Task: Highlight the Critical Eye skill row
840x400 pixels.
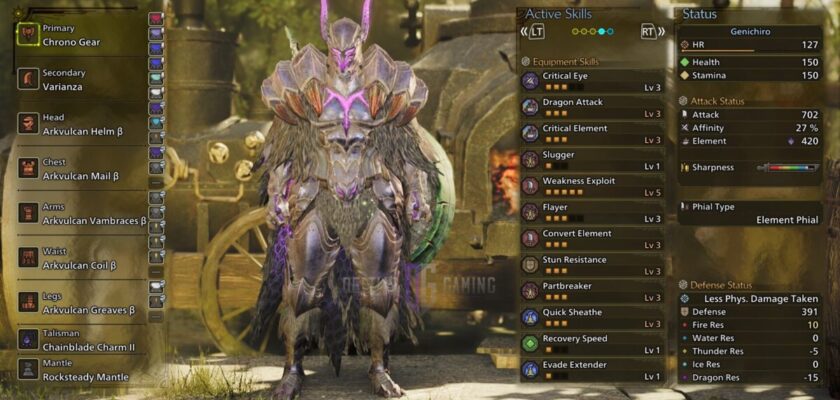Action: pos(592,81)
